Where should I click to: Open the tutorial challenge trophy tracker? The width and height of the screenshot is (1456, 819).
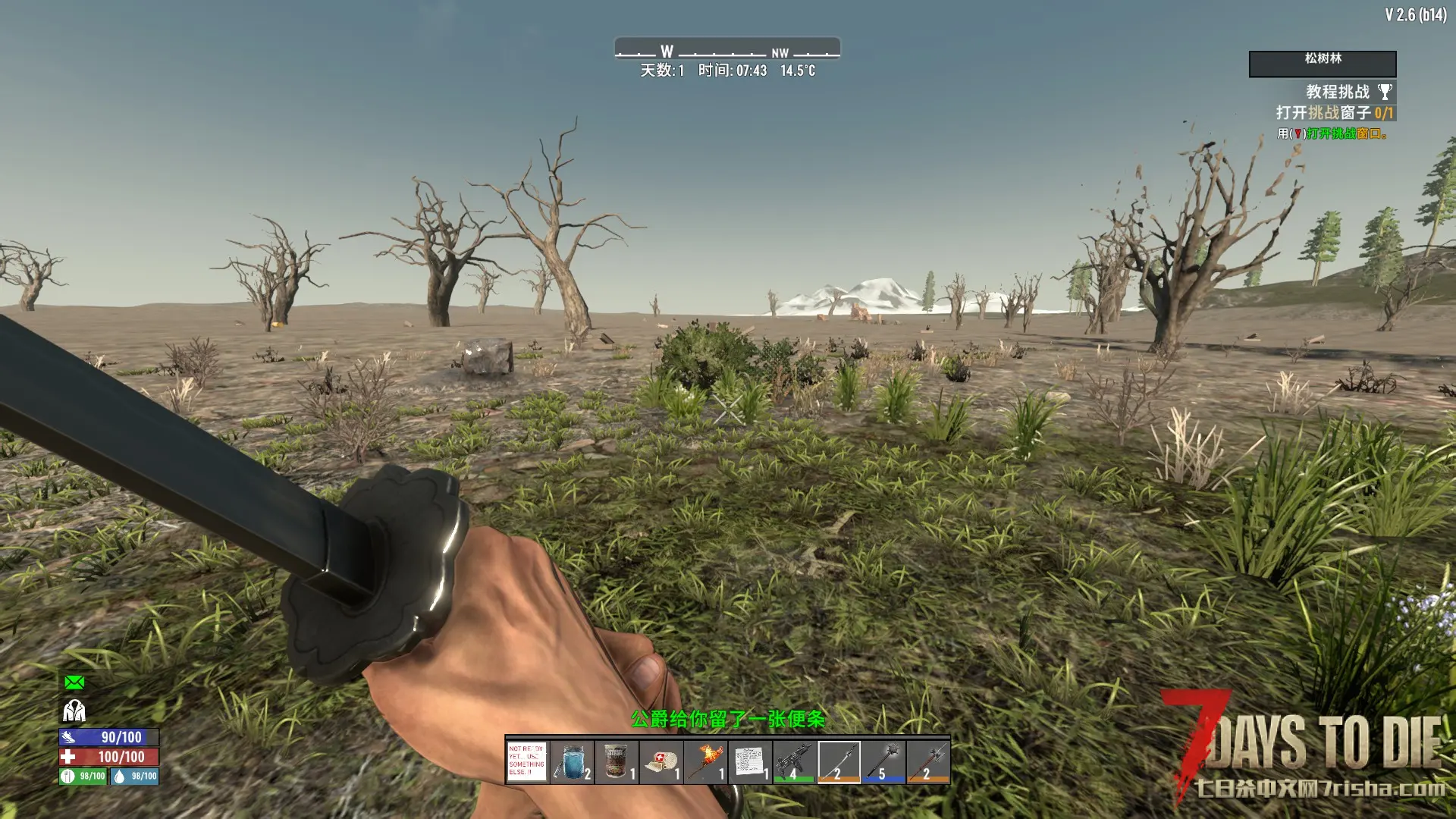pyautogui.click(x=1385, y=92)
